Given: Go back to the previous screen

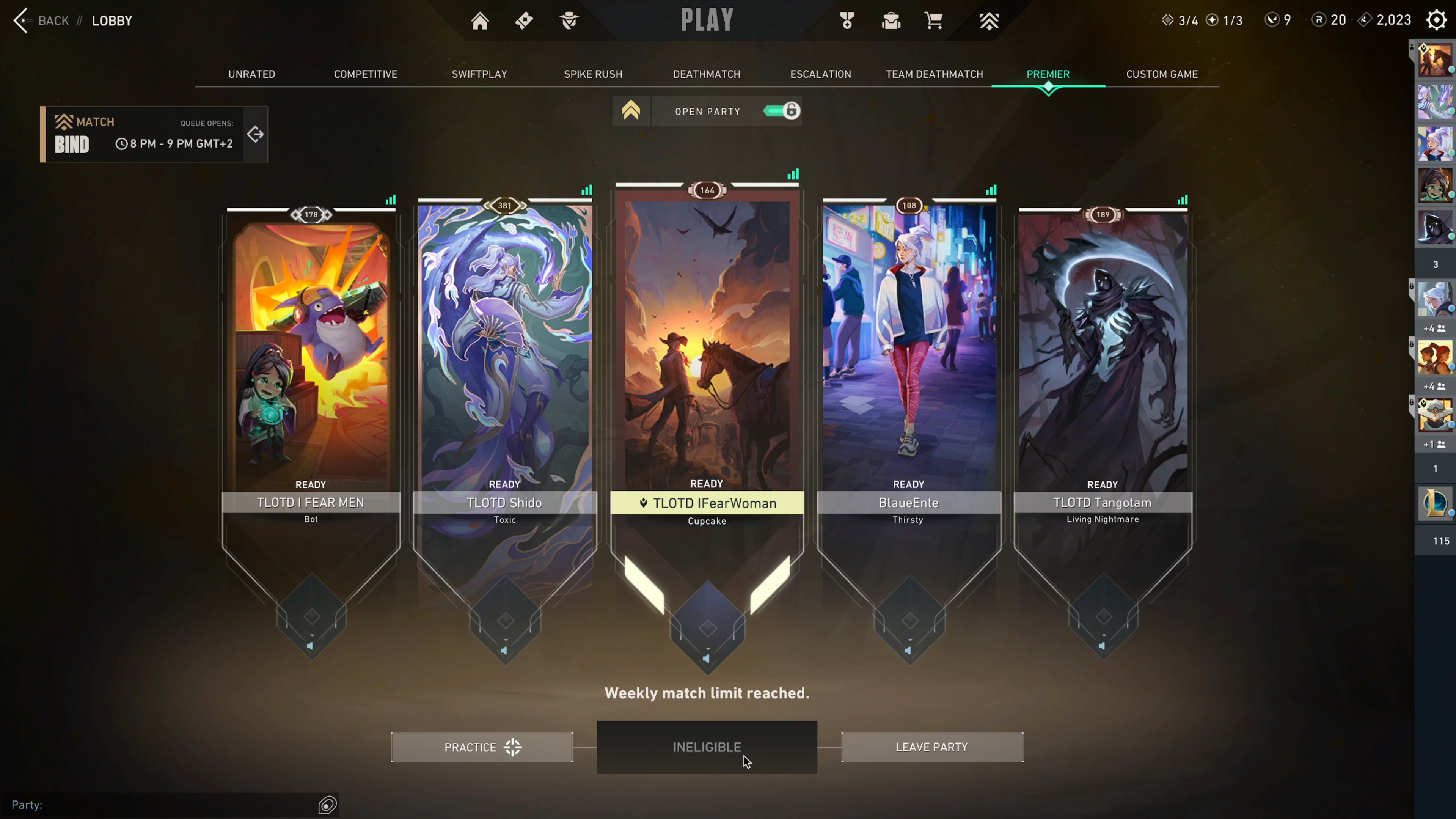Looking at the screenshot, I should point(41,21).
